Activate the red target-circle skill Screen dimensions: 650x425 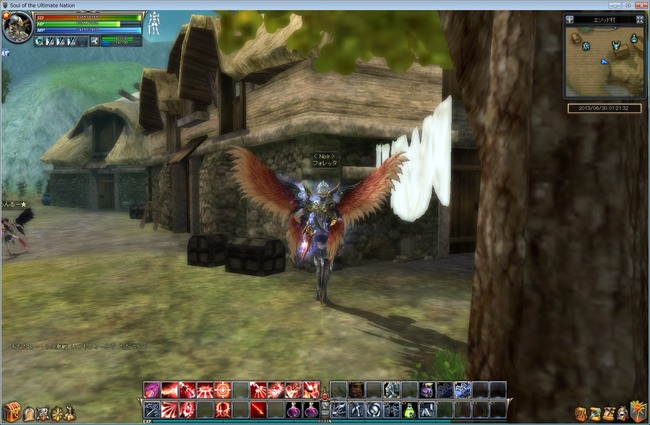[222, 390]
